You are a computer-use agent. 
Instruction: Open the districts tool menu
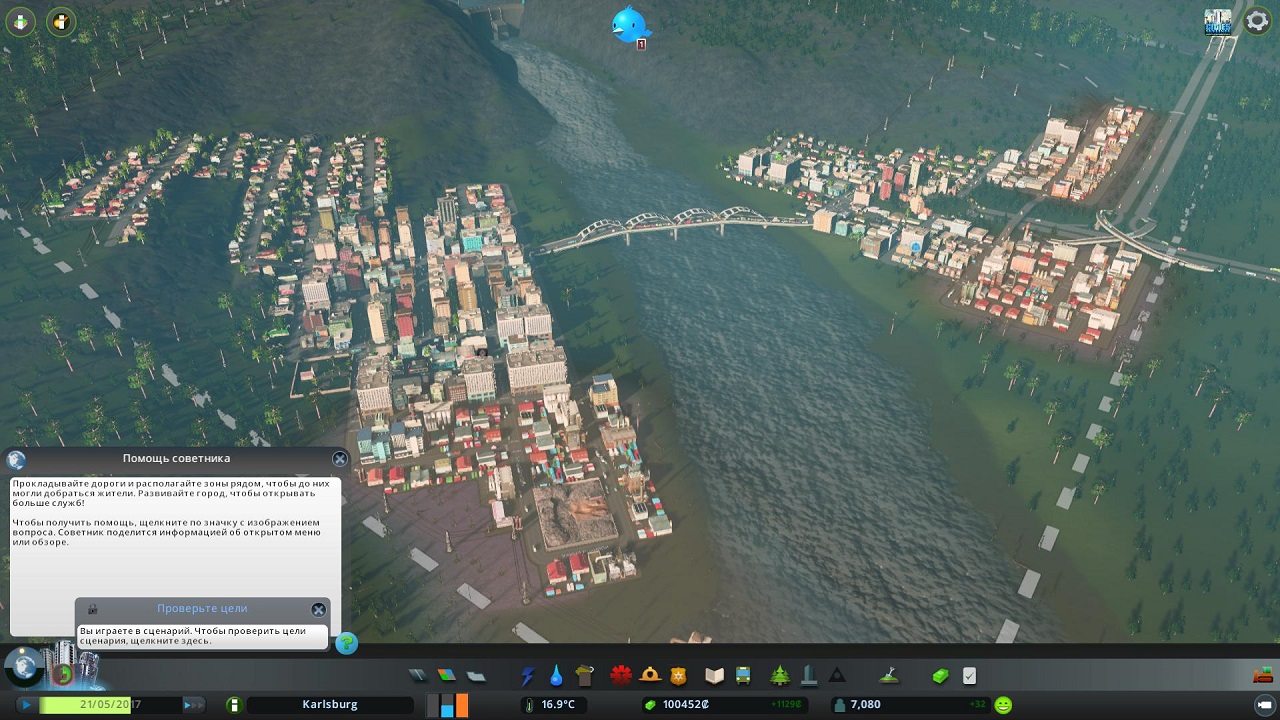(476, 676)
